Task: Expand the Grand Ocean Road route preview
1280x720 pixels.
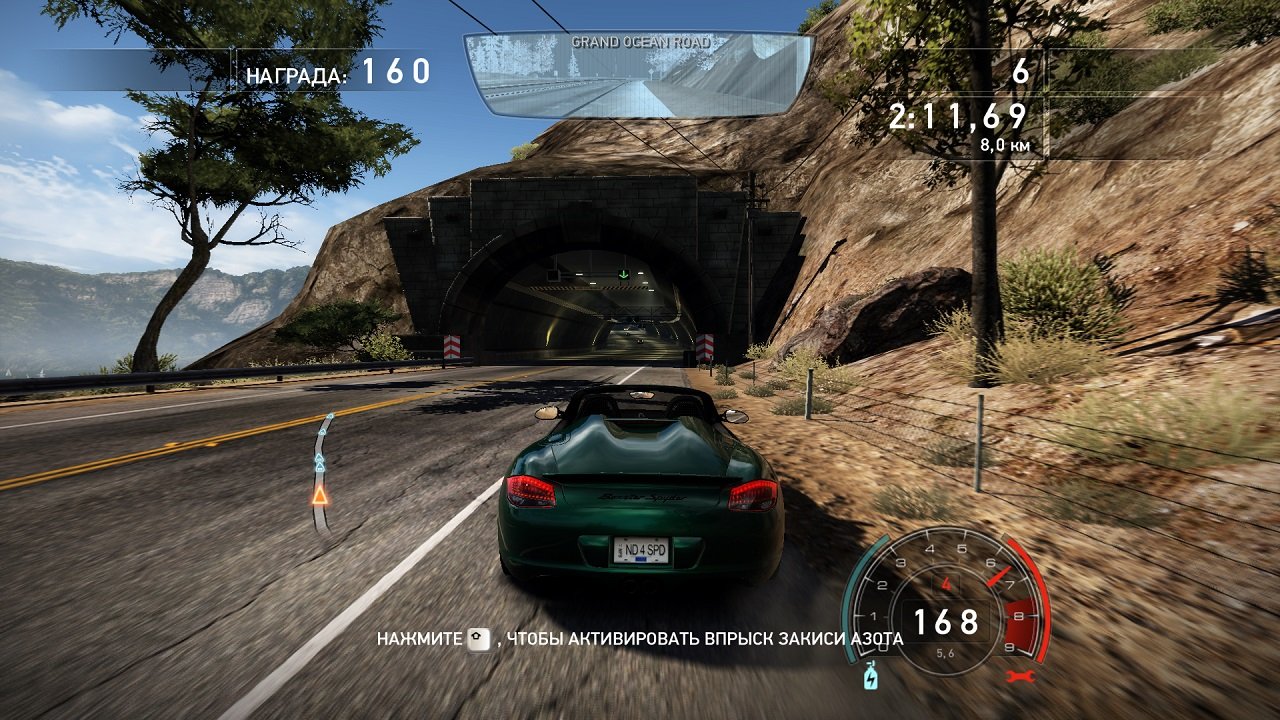Action: 635,78
